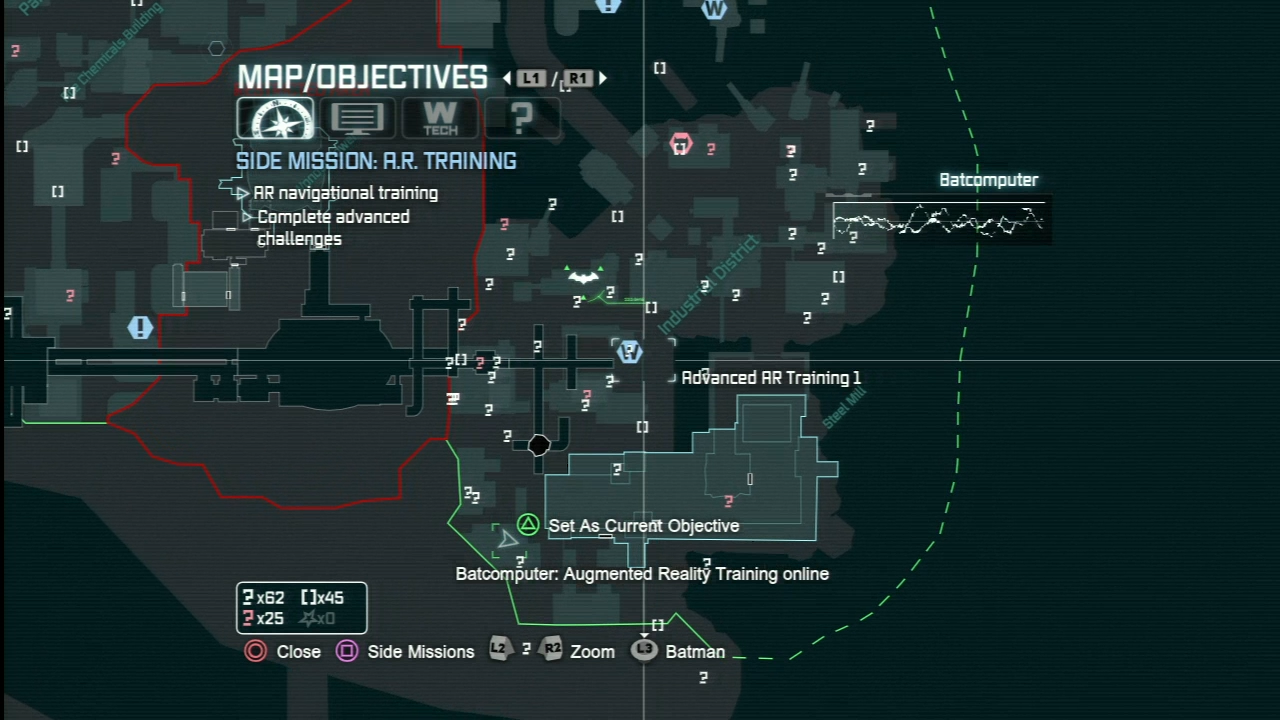This screenshot has width=1280, height=720.
Task: Click the Riddler trophy counter panel
Action: [301, 607]
